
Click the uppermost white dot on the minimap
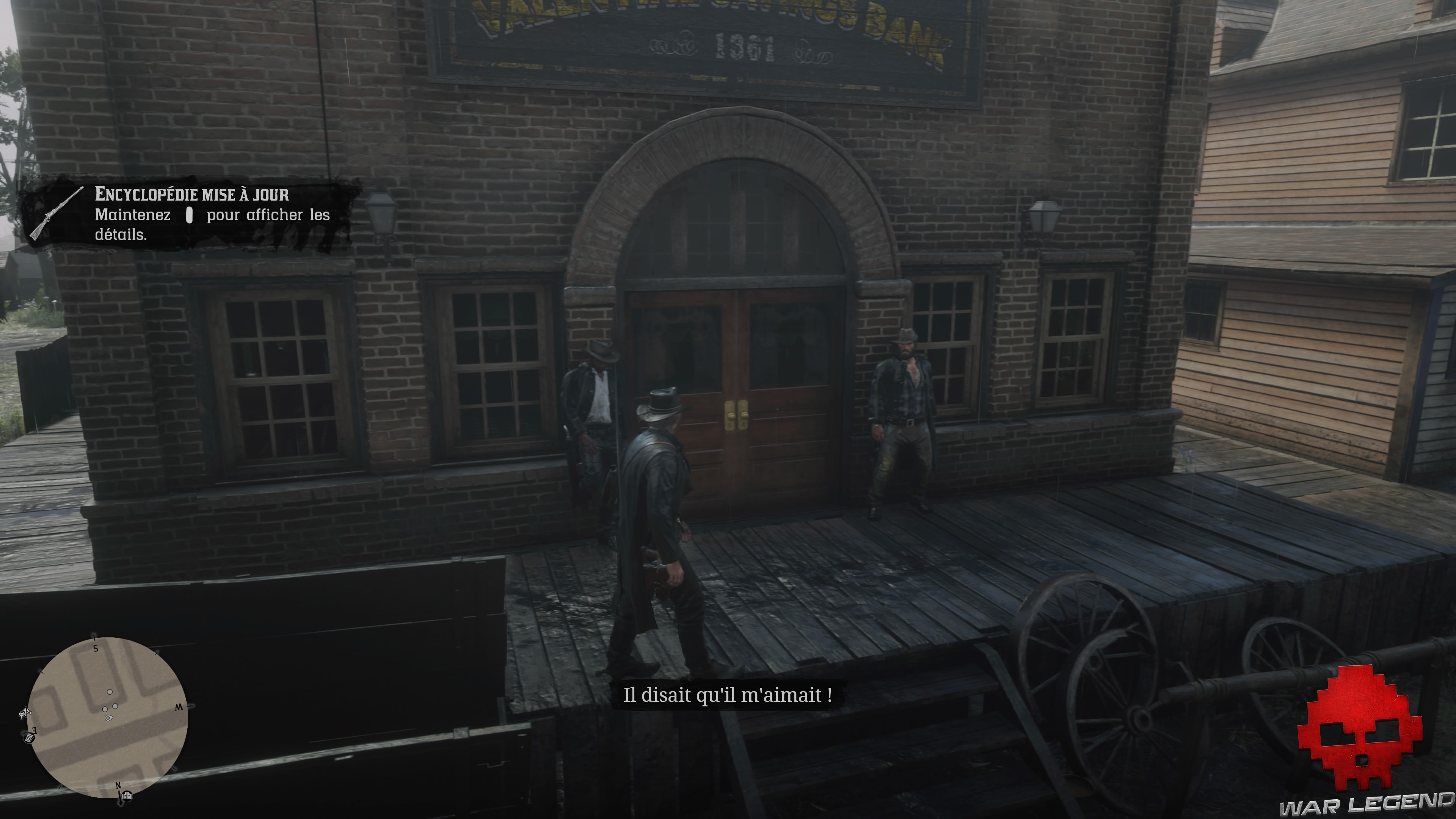[110, 692]
